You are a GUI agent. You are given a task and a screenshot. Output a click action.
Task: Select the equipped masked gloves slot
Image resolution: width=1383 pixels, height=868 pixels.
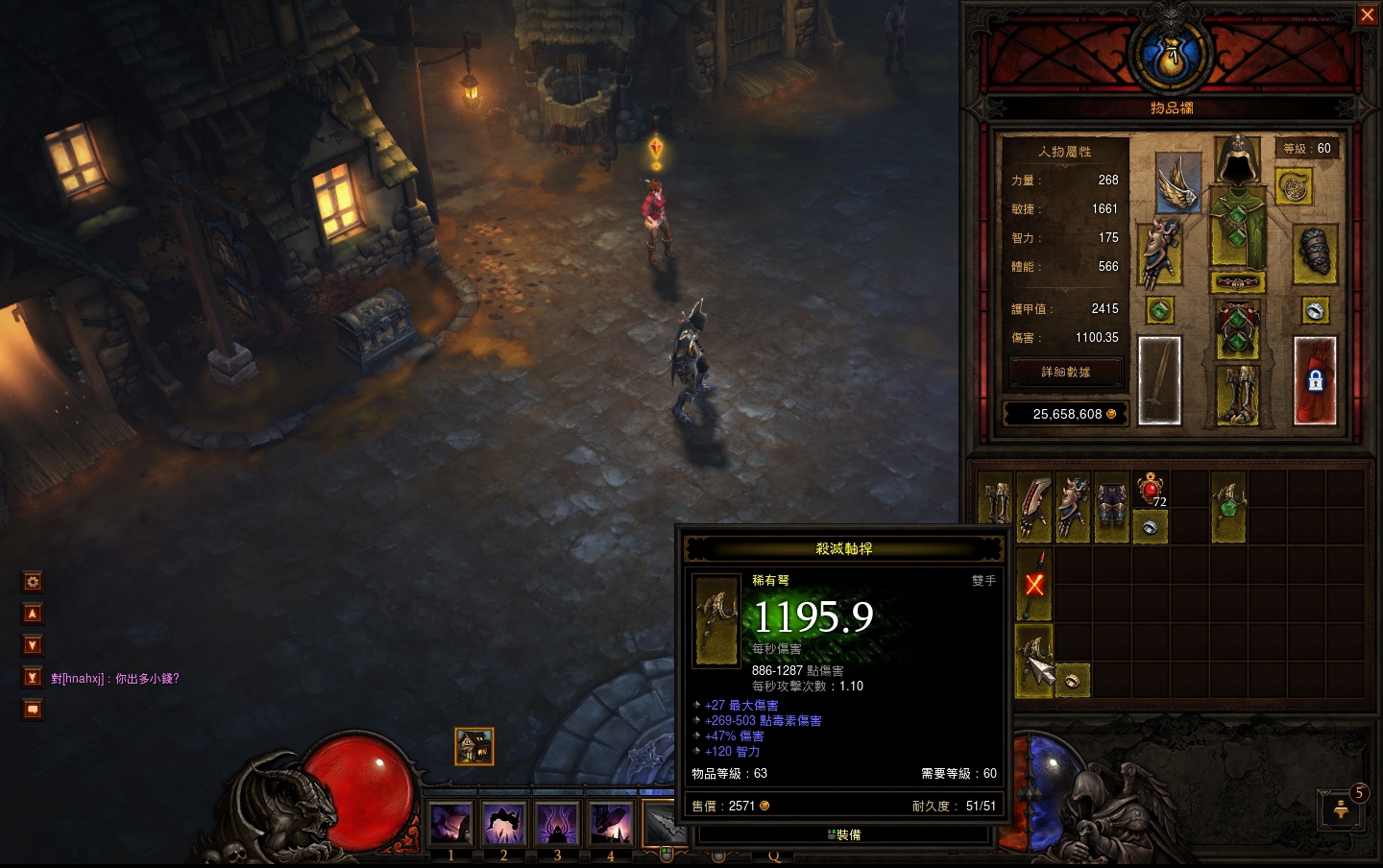tap(1159, 253)
